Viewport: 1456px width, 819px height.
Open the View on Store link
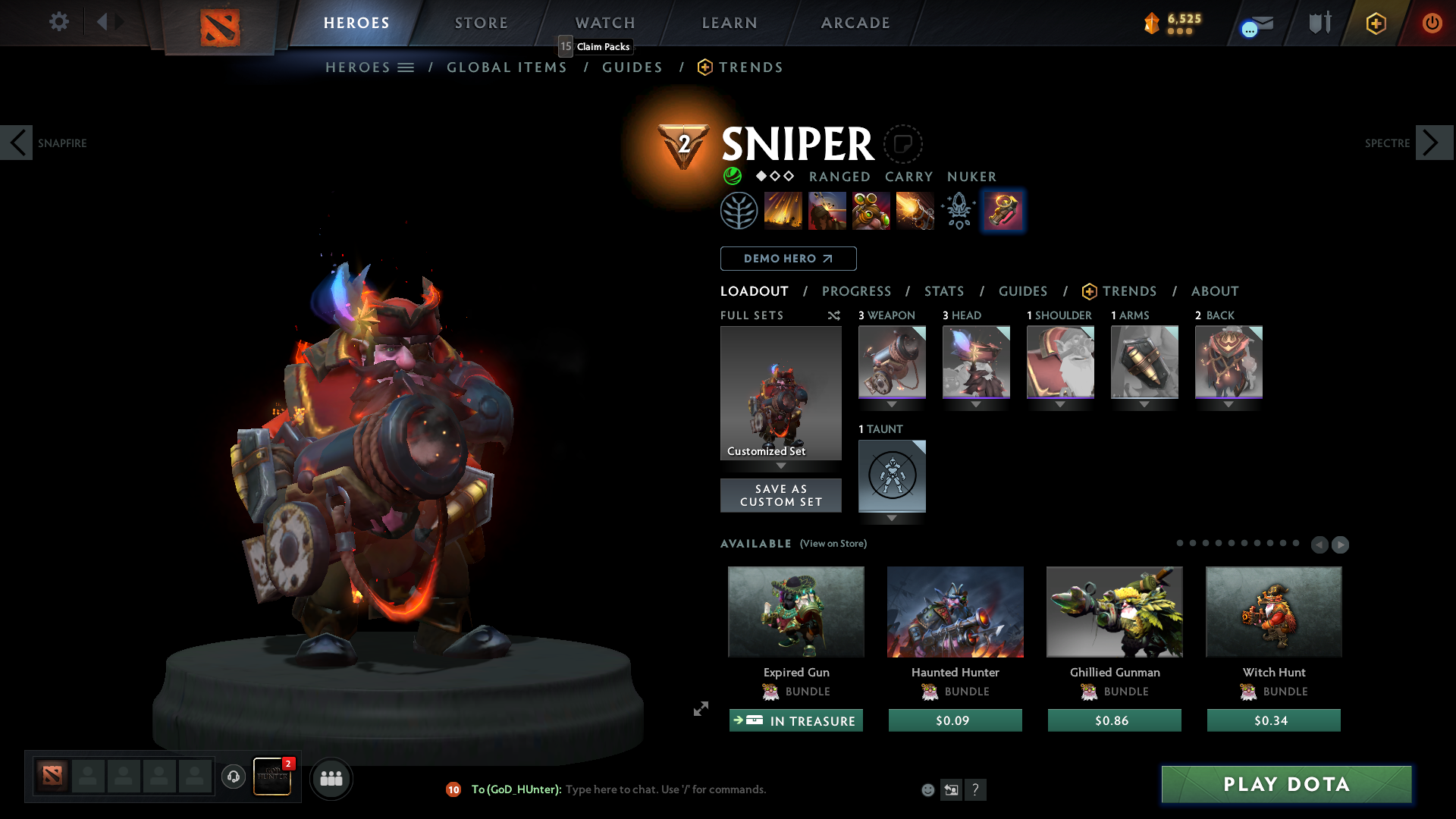click(833, 544)
